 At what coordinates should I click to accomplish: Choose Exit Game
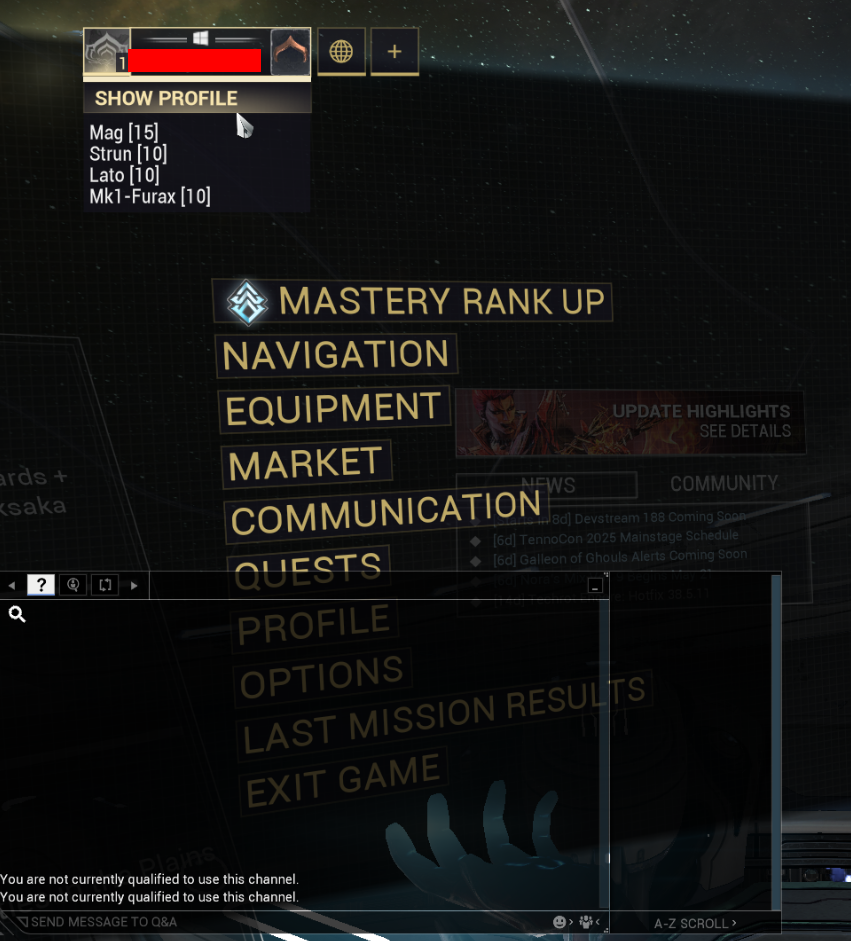click(x=343, y=779)
